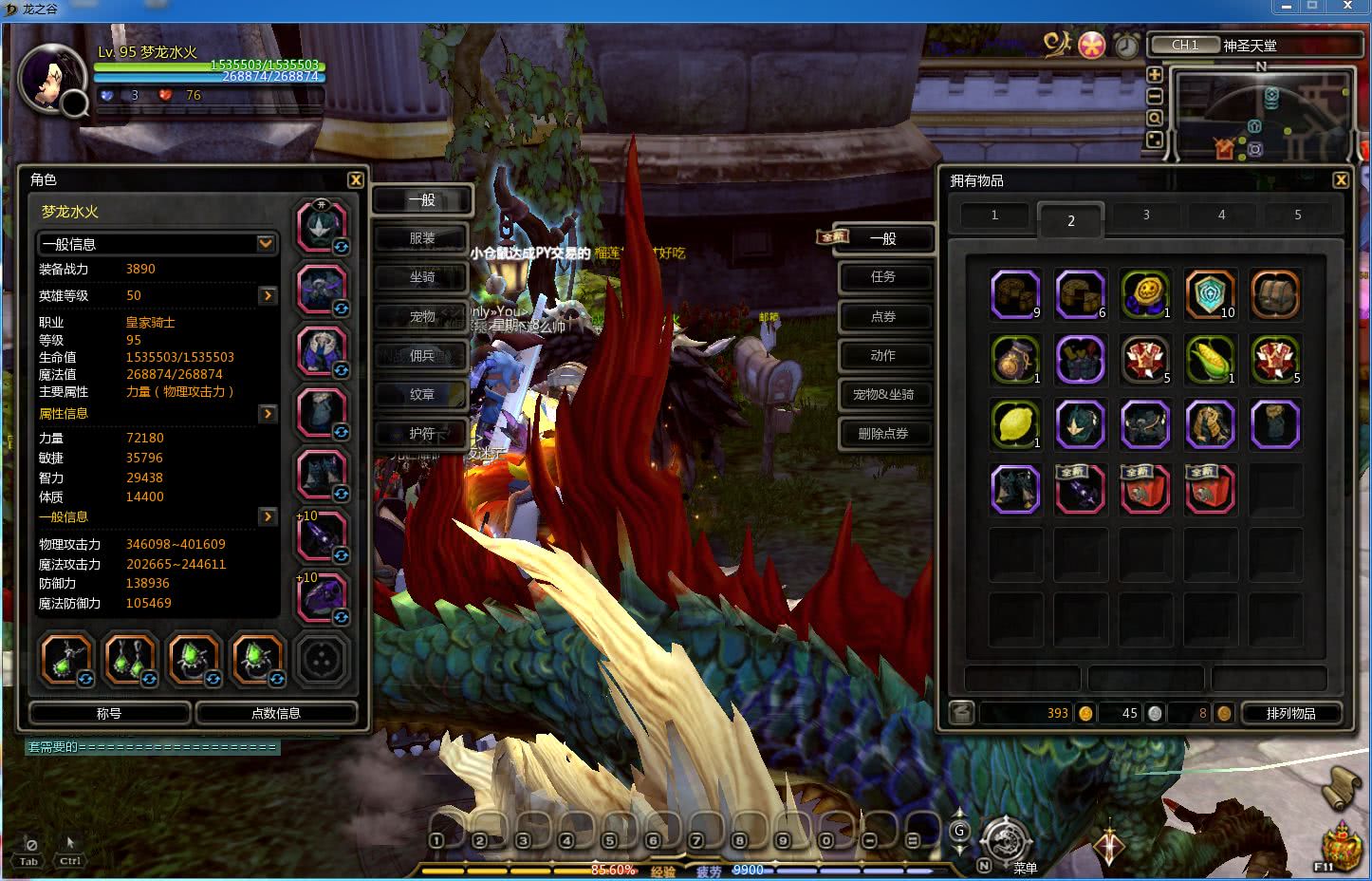
Task: Open the 菜单 main menu button
Action: [1006, 841]
